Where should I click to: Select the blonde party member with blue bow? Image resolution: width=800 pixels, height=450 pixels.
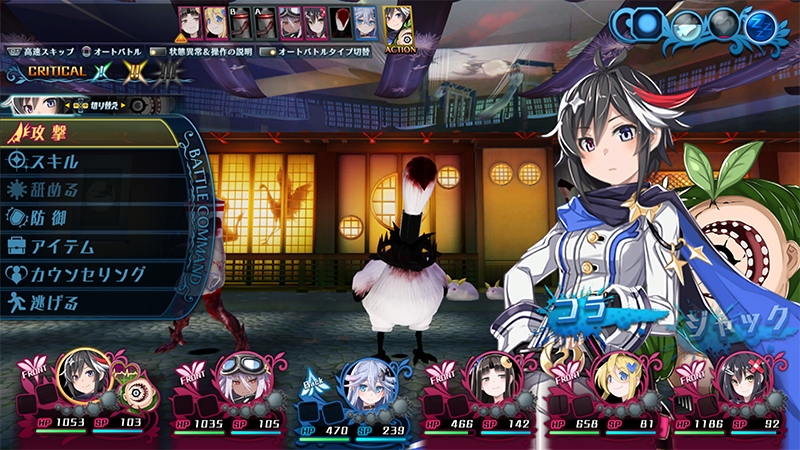[614, 377]
